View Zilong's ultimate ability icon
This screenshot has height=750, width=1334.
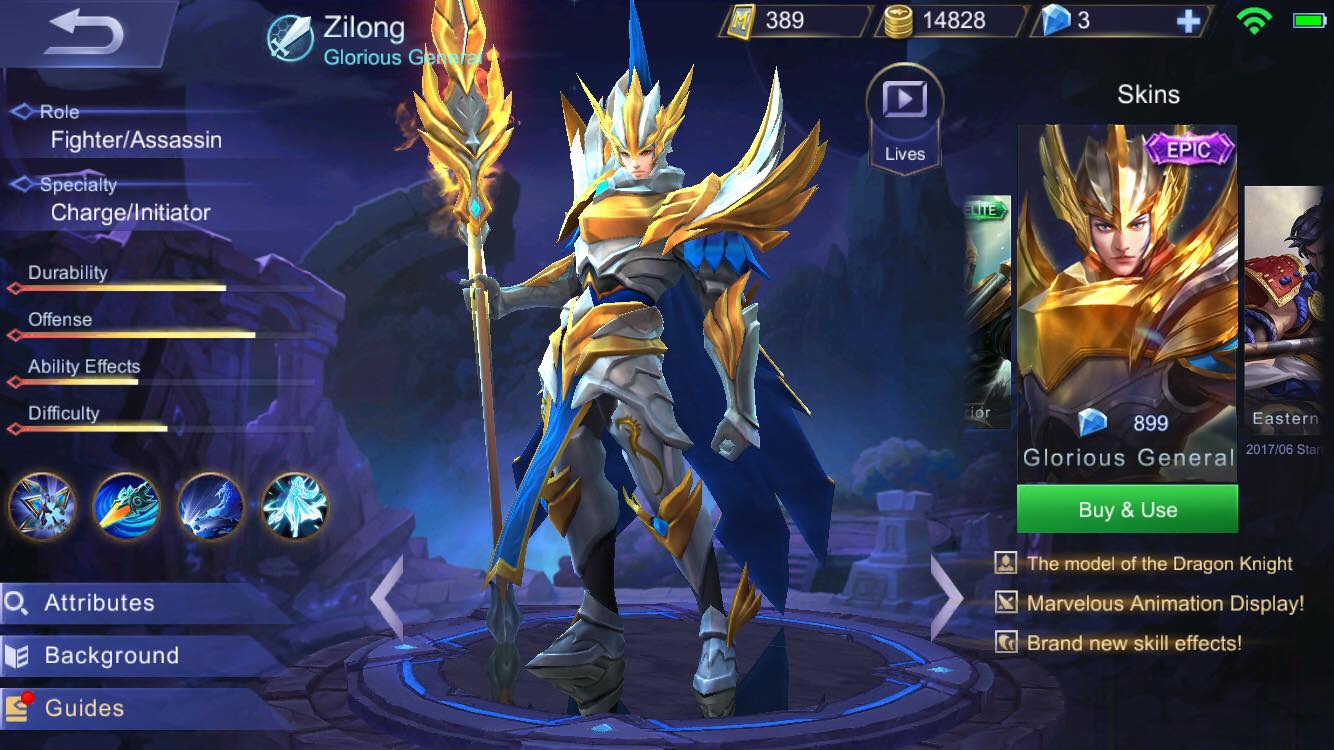[294, 507]
